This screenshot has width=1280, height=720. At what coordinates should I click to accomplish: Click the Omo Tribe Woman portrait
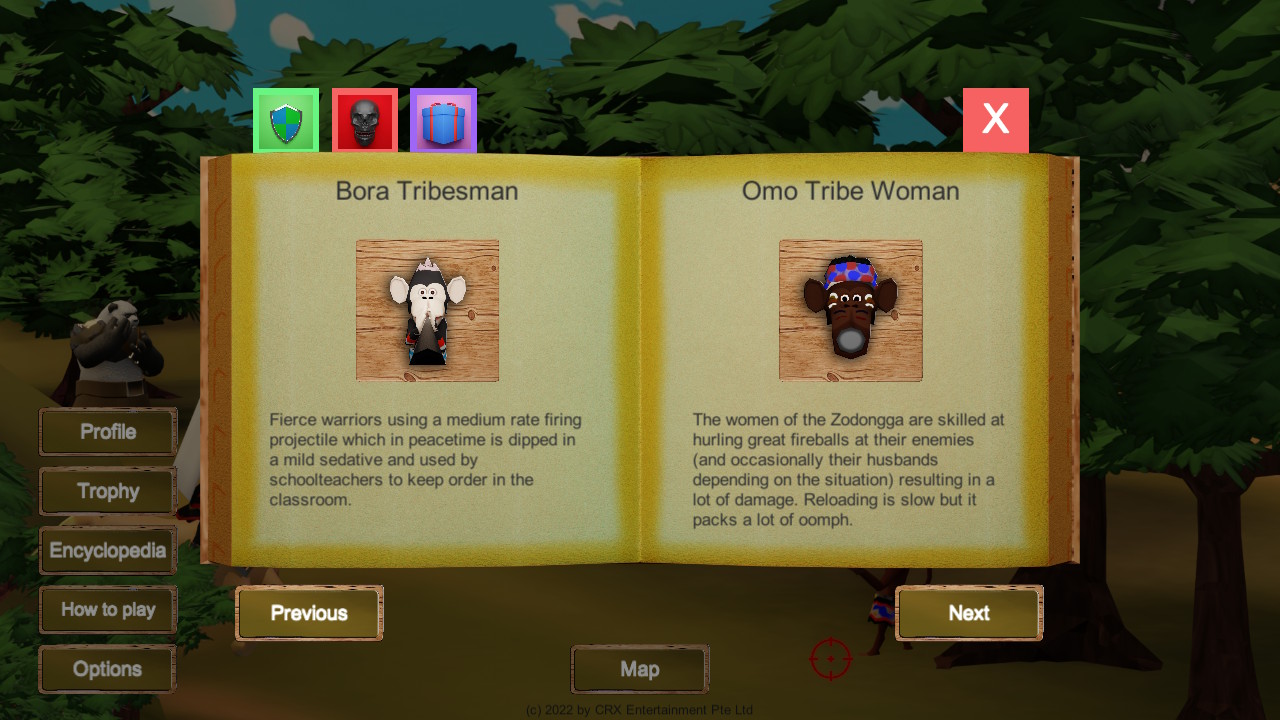click(x=850, y=310)
